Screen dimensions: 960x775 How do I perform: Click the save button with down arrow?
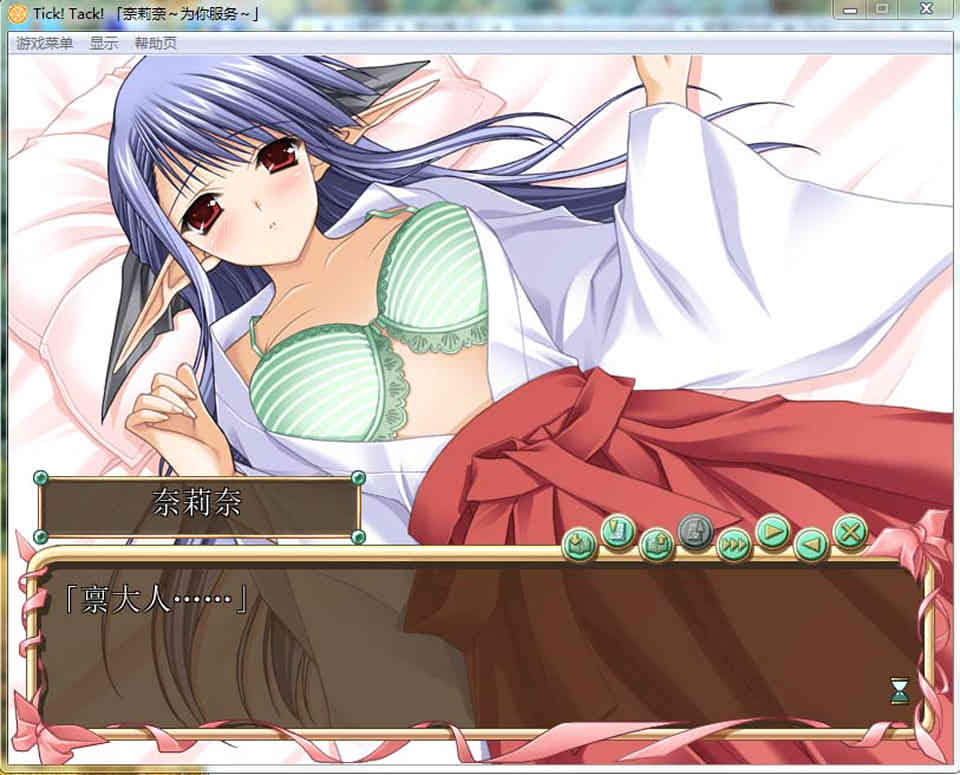(x=579, y=544)
